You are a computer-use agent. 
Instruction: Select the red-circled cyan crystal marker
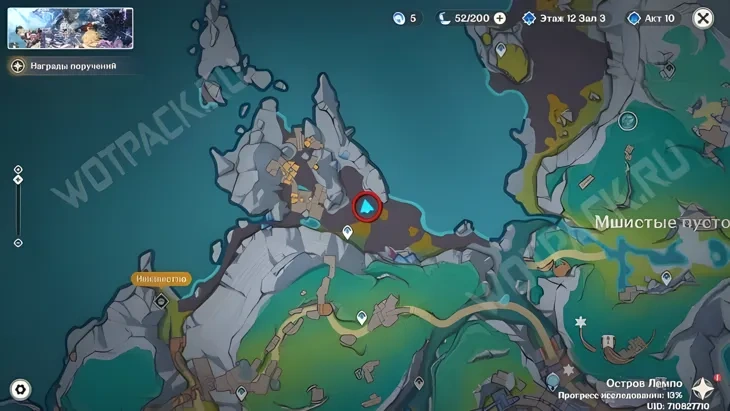point(368,207)
